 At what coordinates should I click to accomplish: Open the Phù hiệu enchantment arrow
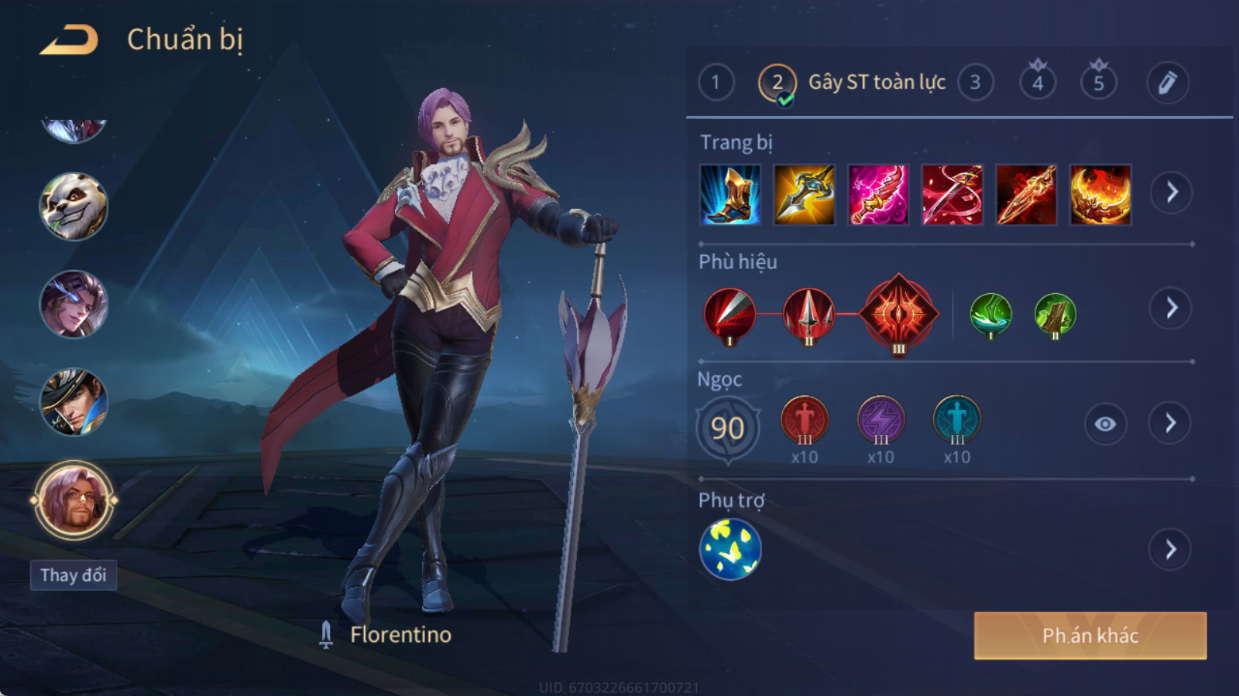coord(1171,309)
